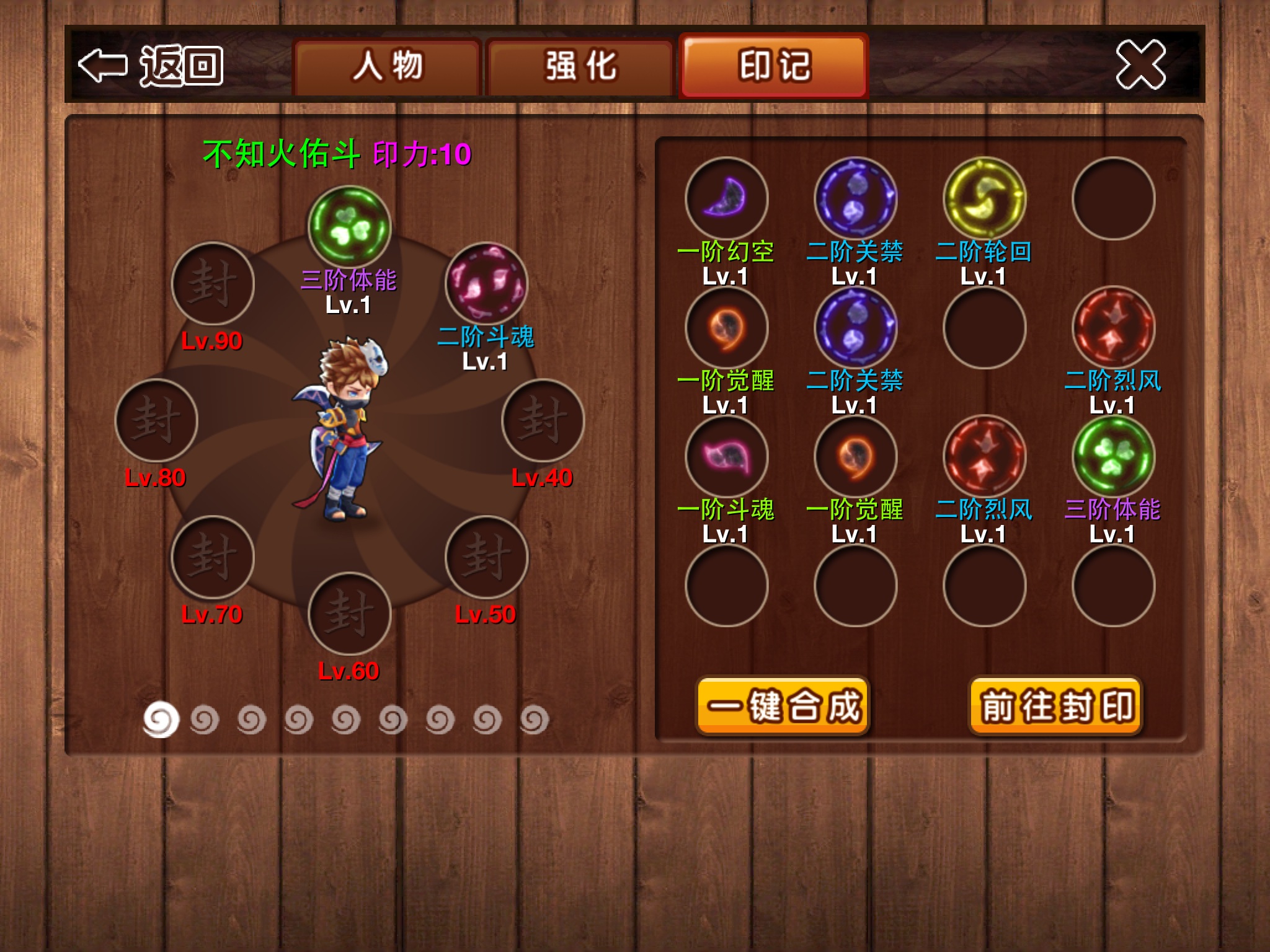Tap the 前往封印 button
The width and height of the screenshot is (1270, 952).
click(1056, 706)
